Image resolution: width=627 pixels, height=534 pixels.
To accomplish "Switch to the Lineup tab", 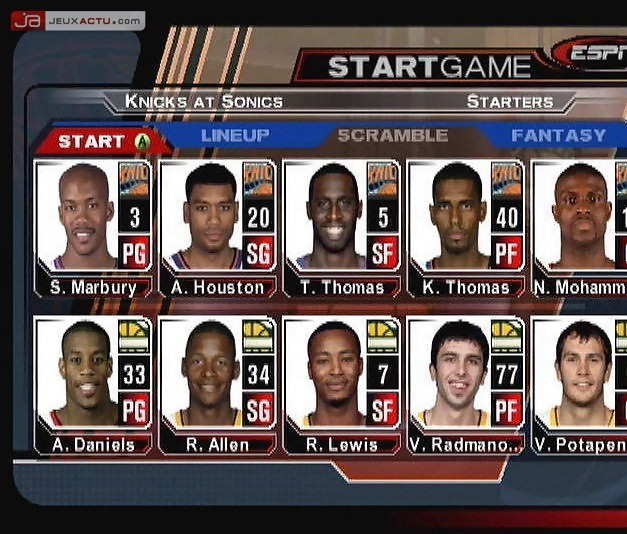I will (x=235, y=135).
